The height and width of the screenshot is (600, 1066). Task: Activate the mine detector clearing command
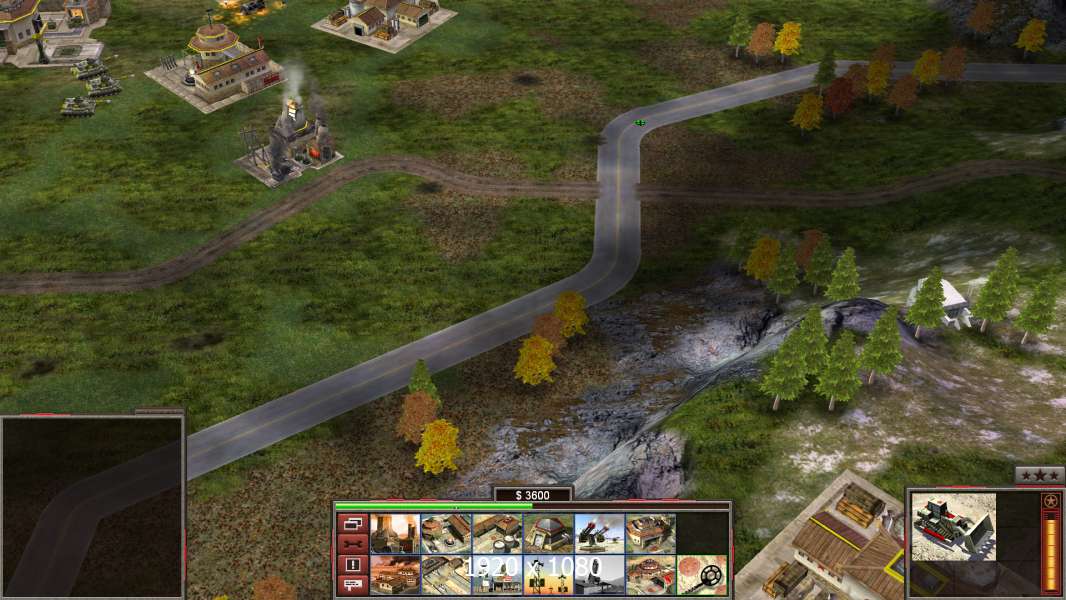tap(700, 575)
